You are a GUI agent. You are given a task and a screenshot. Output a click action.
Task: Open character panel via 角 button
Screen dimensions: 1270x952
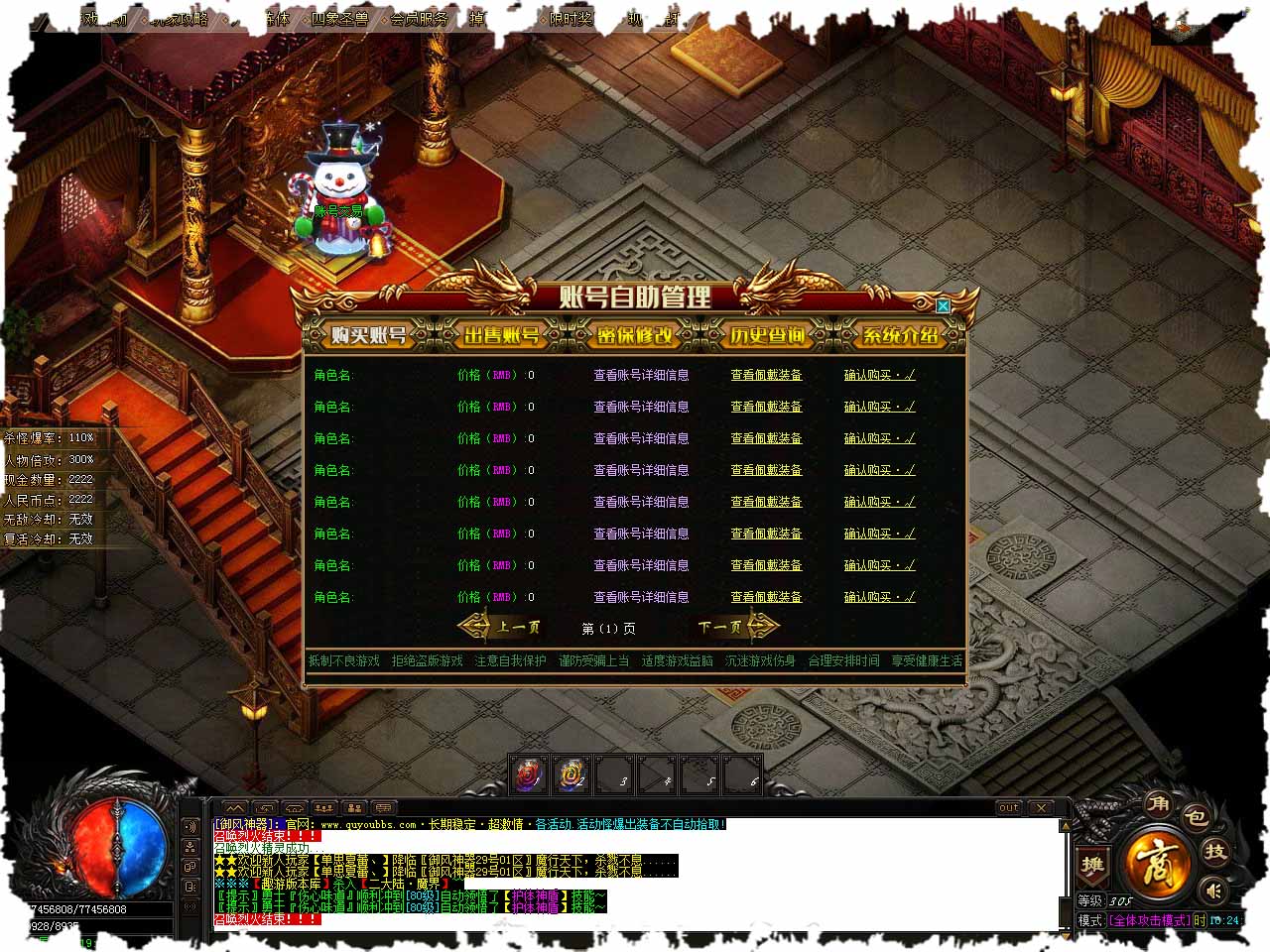pyautogui.click(x=1158, y=803)
